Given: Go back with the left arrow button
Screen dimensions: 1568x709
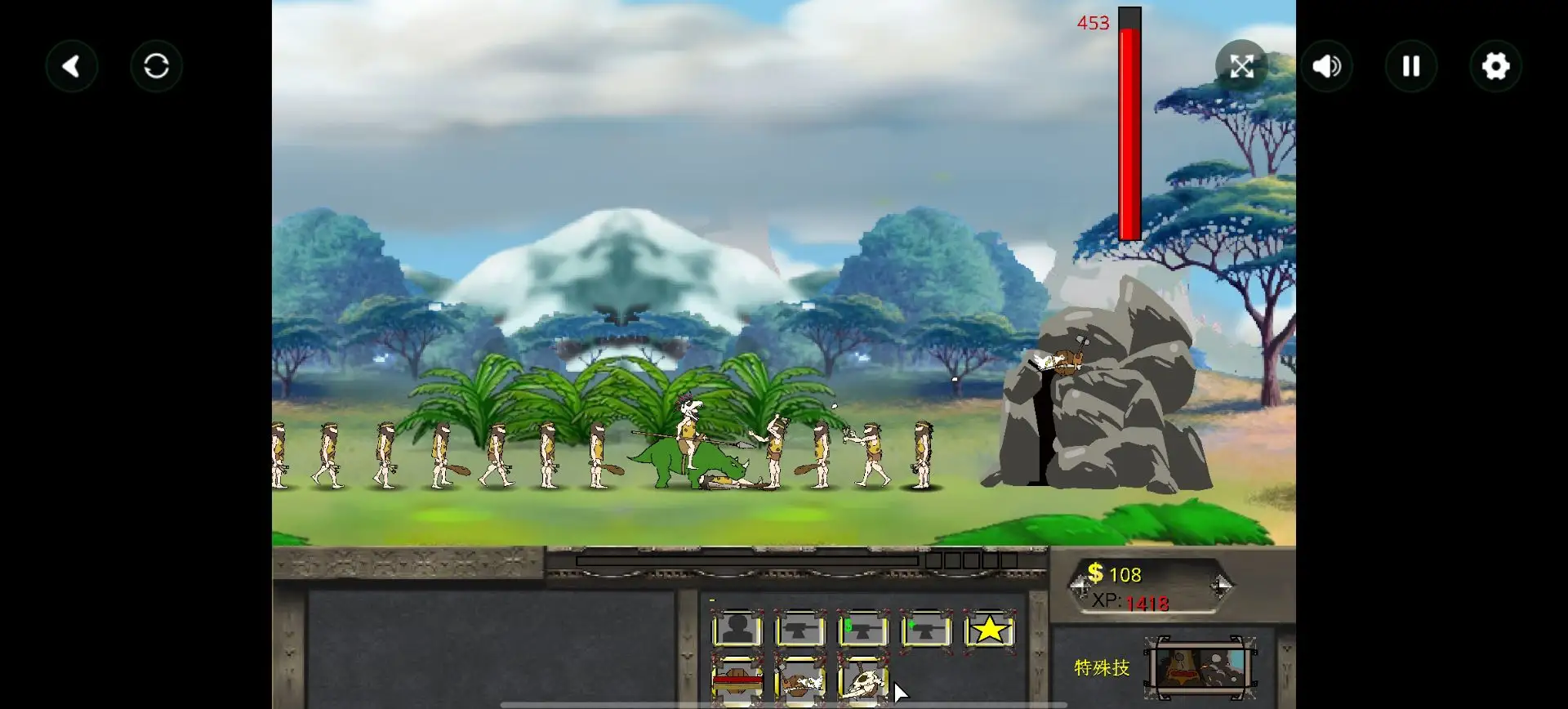Looking at the screenshot, I should click(x=72, y=66).
